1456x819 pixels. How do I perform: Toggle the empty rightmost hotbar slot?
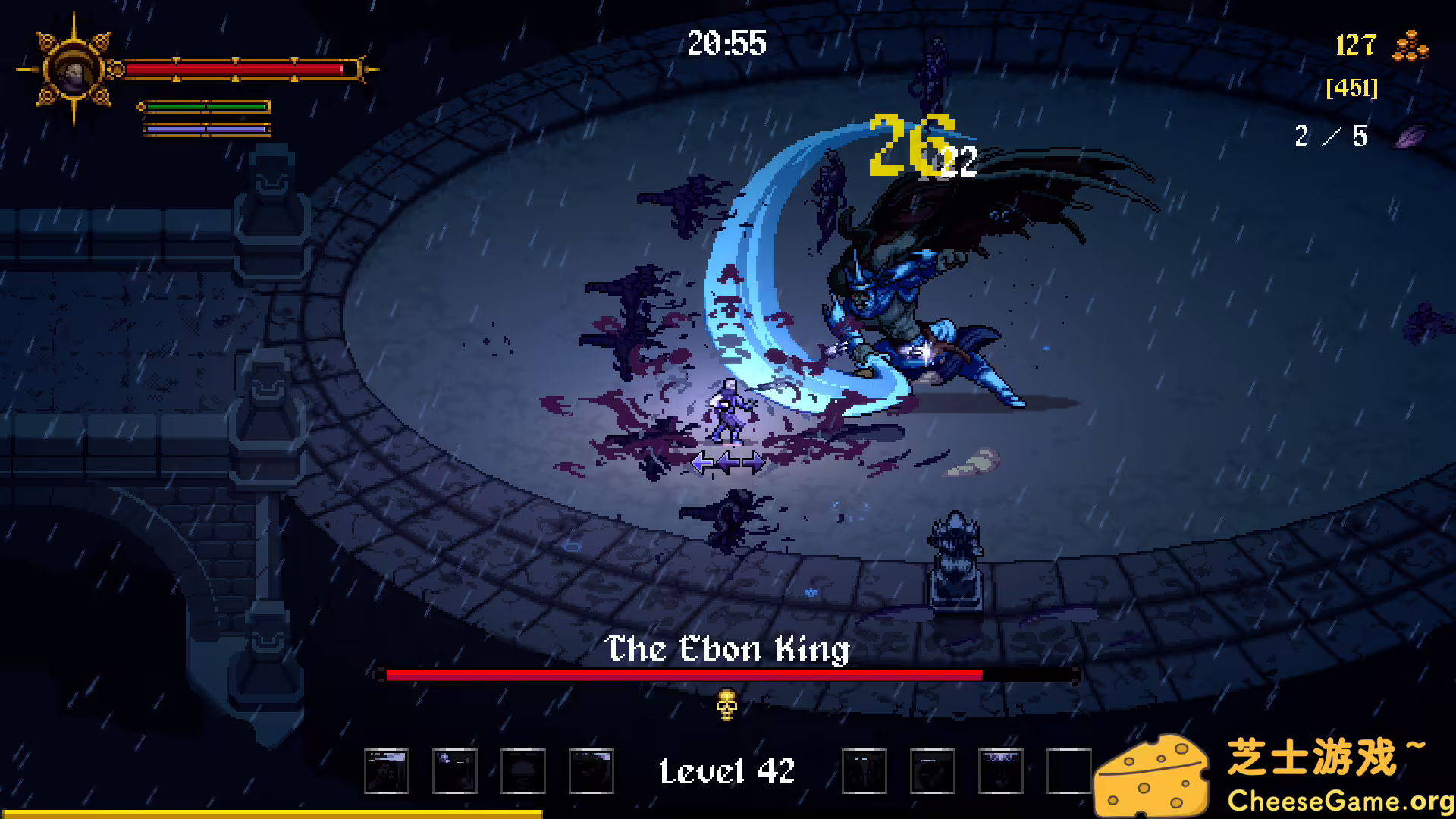pyautogui.click(x=1069, y=770)
